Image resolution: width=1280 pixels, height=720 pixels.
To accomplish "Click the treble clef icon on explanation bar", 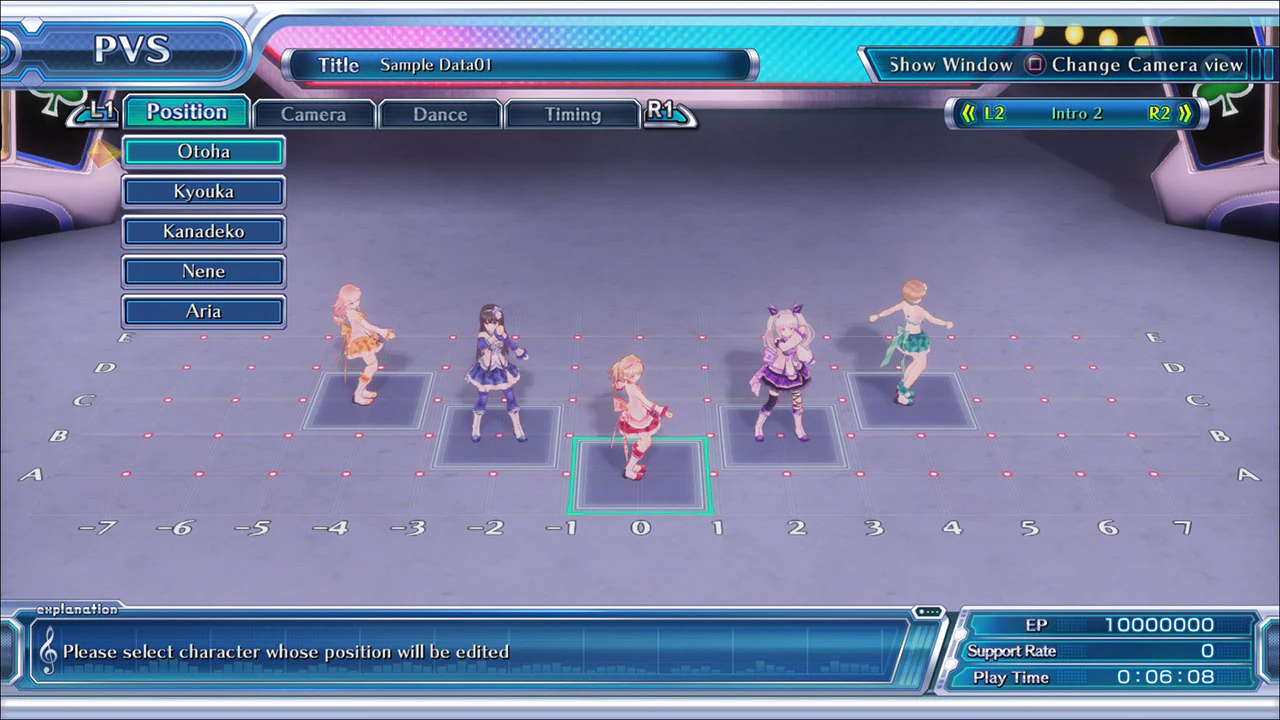I will tap(49, 651).
